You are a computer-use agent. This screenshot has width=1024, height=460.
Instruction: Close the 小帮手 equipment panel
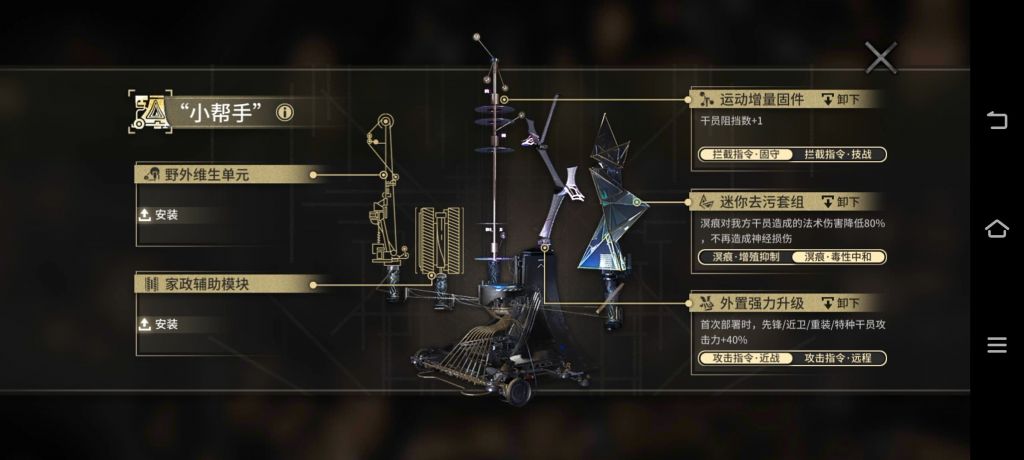click(x=880, y=58)
